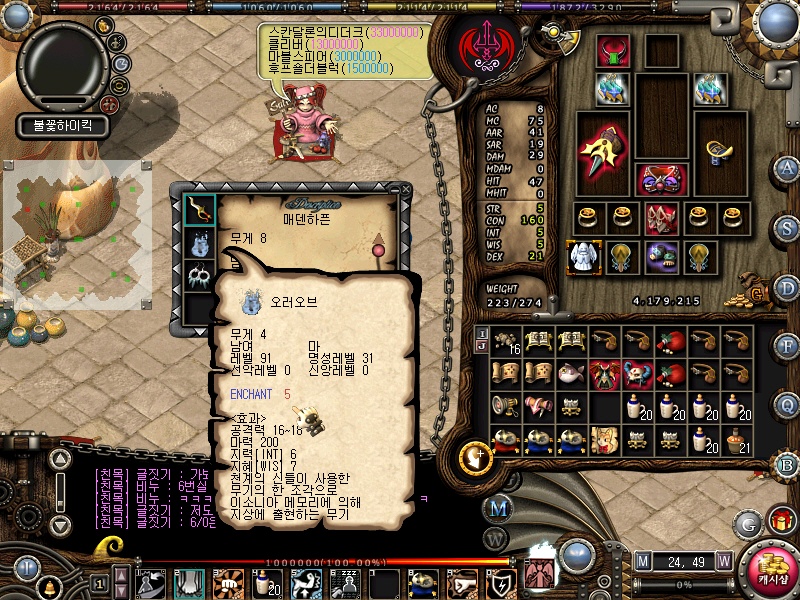
Task: Click the round Q side button
Action: 787,404
